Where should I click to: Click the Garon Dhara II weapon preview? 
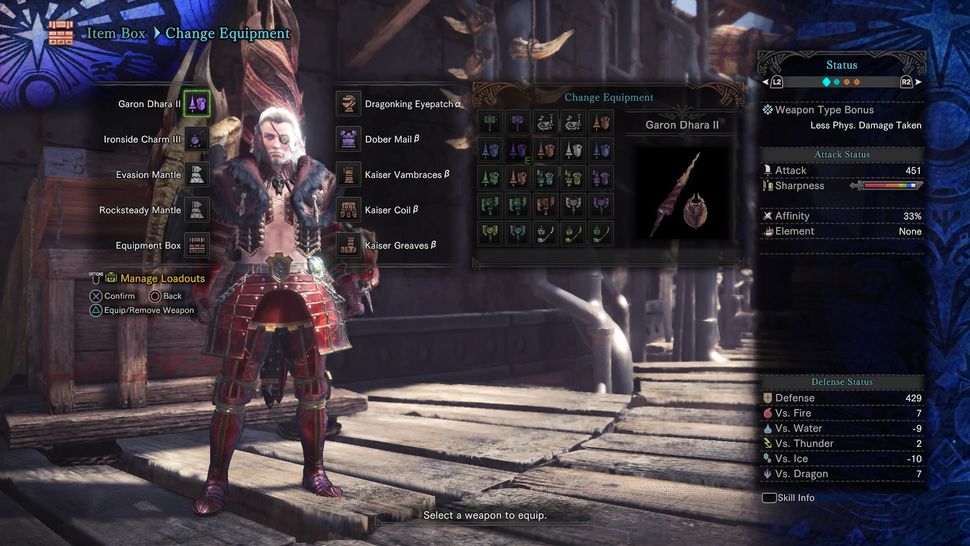click(683, 192)
